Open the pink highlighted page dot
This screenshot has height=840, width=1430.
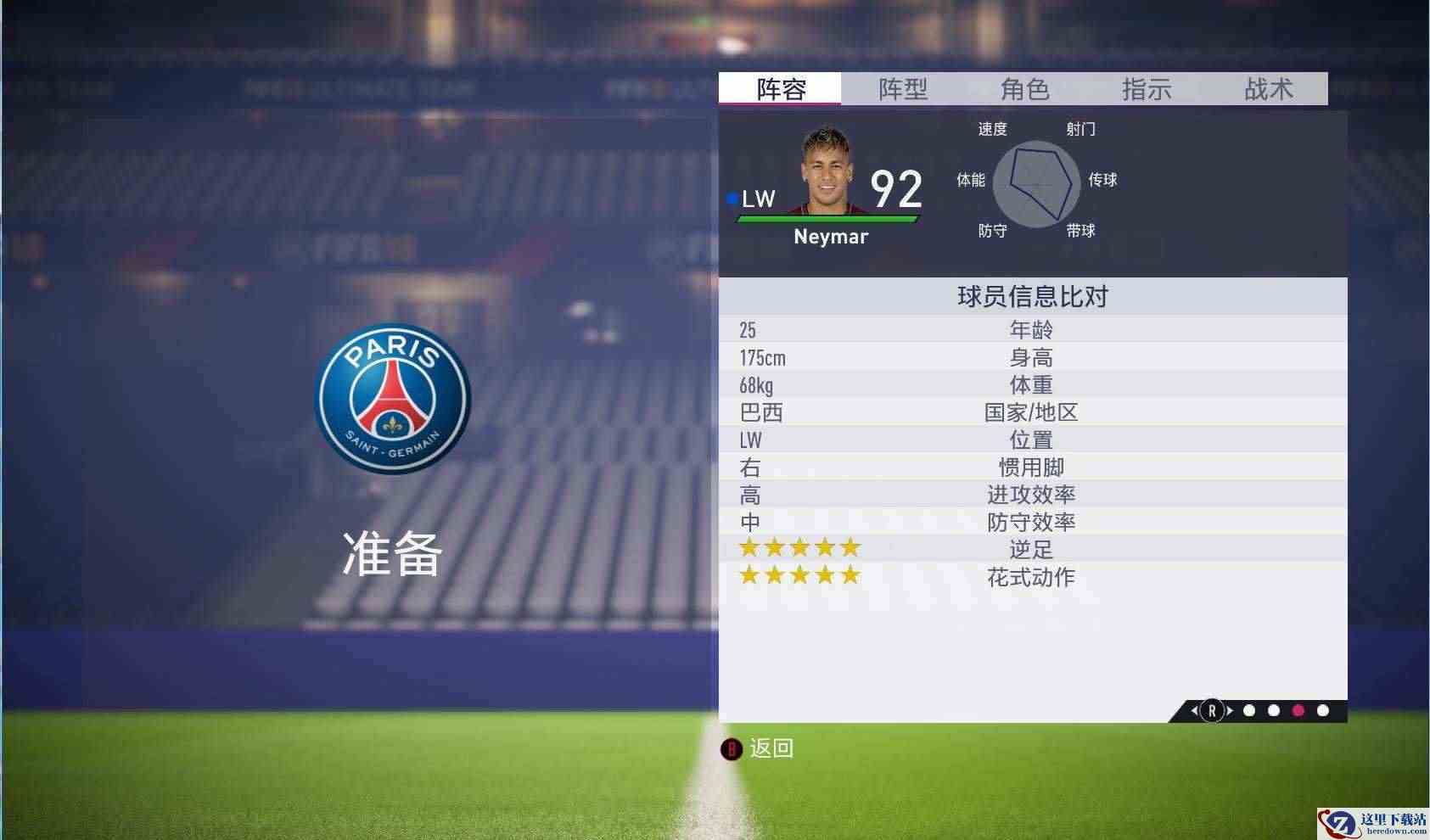point(1298,711)
